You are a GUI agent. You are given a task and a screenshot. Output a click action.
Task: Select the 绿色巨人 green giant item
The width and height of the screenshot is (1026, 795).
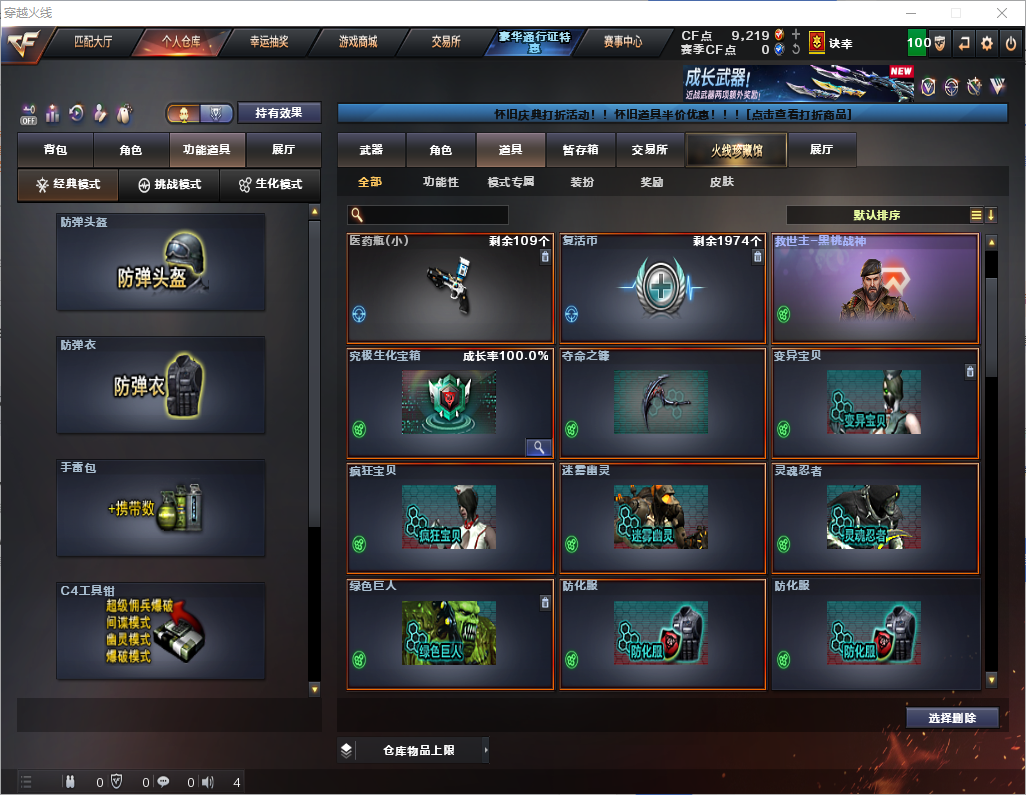(450, 634)
